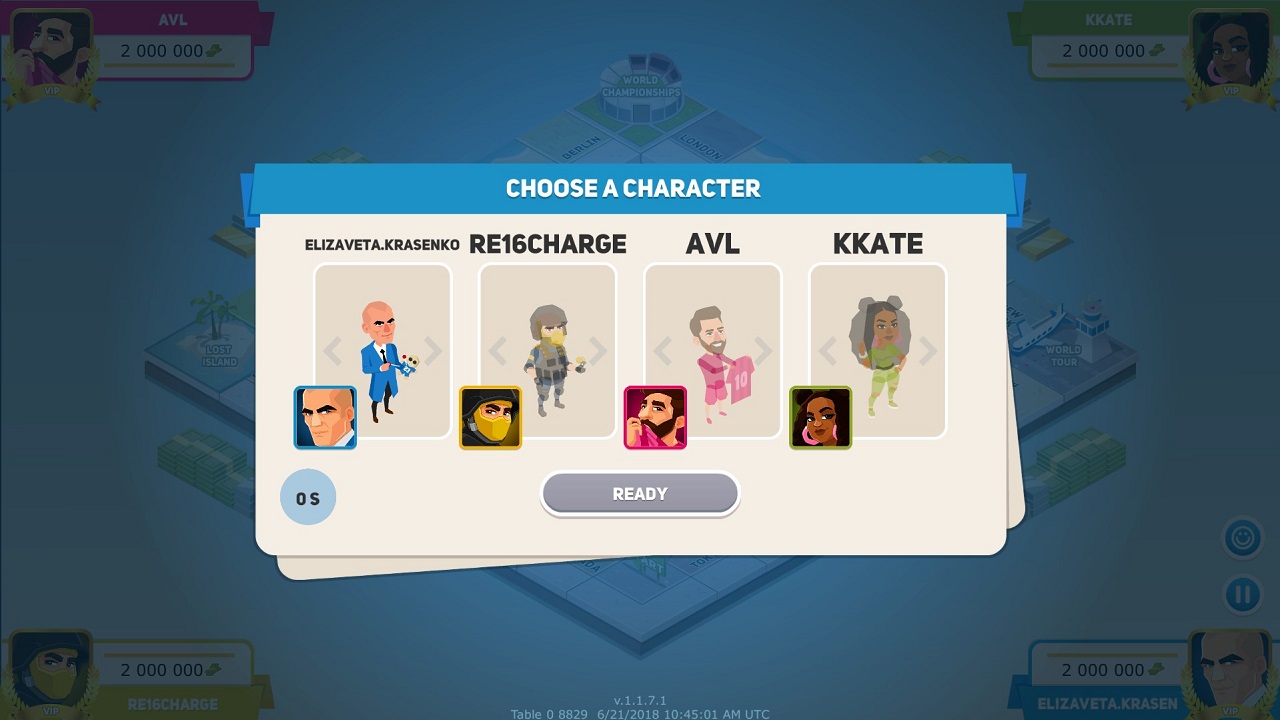Select AVL's pink bearded portrait icon
Image resolution: width=1280 pixels, height=720 pixels.
(655, 417)
